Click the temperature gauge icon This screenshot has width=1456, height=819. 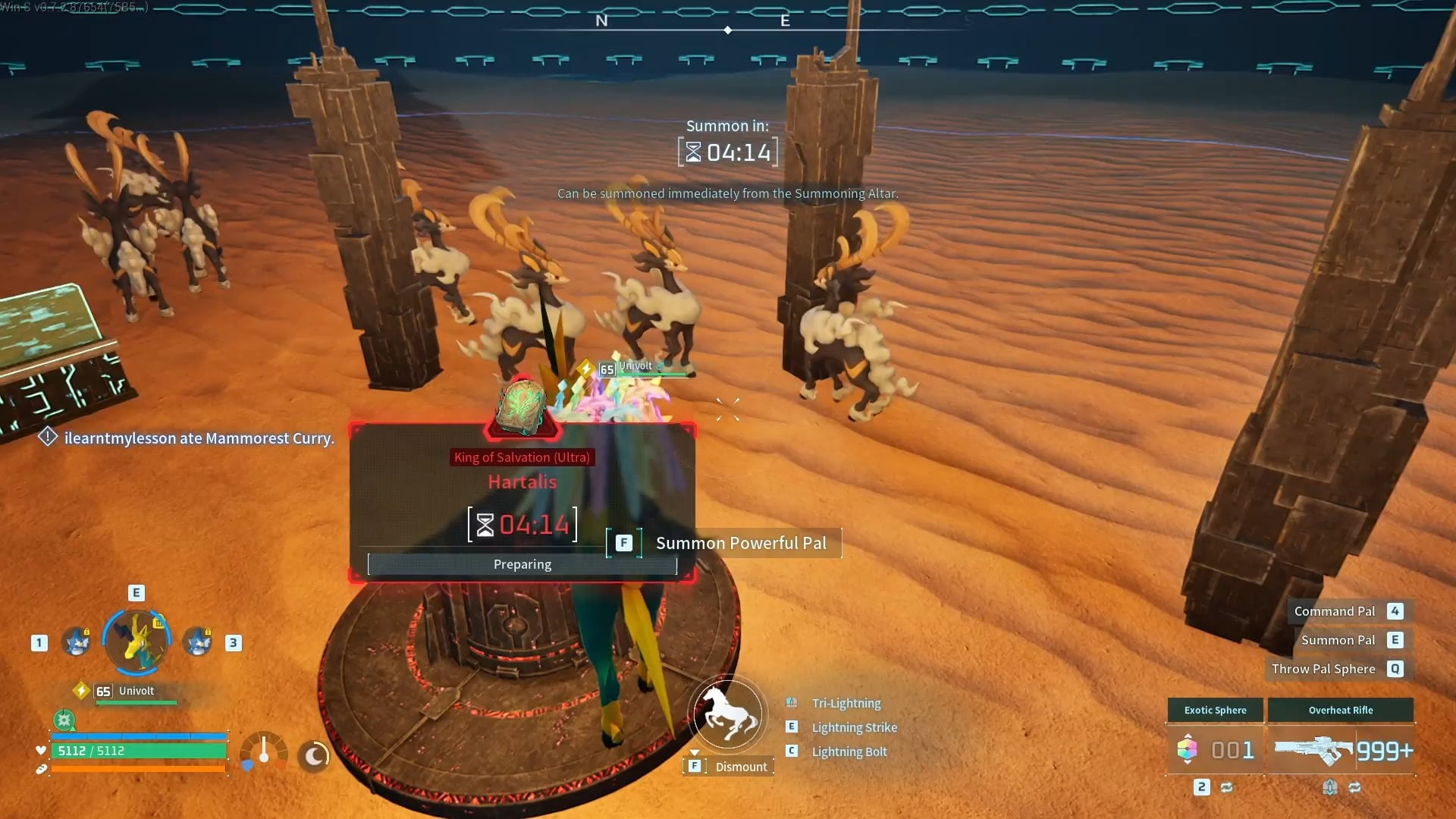point(263,752)
